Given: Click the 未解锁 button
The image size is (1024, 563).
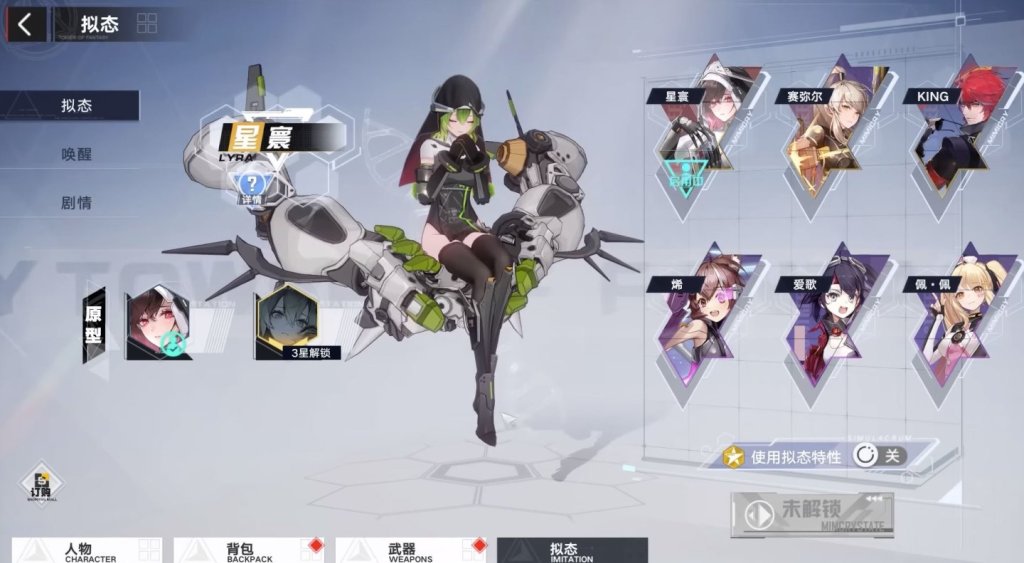Looking at the screenshot, I should point(810,513).
